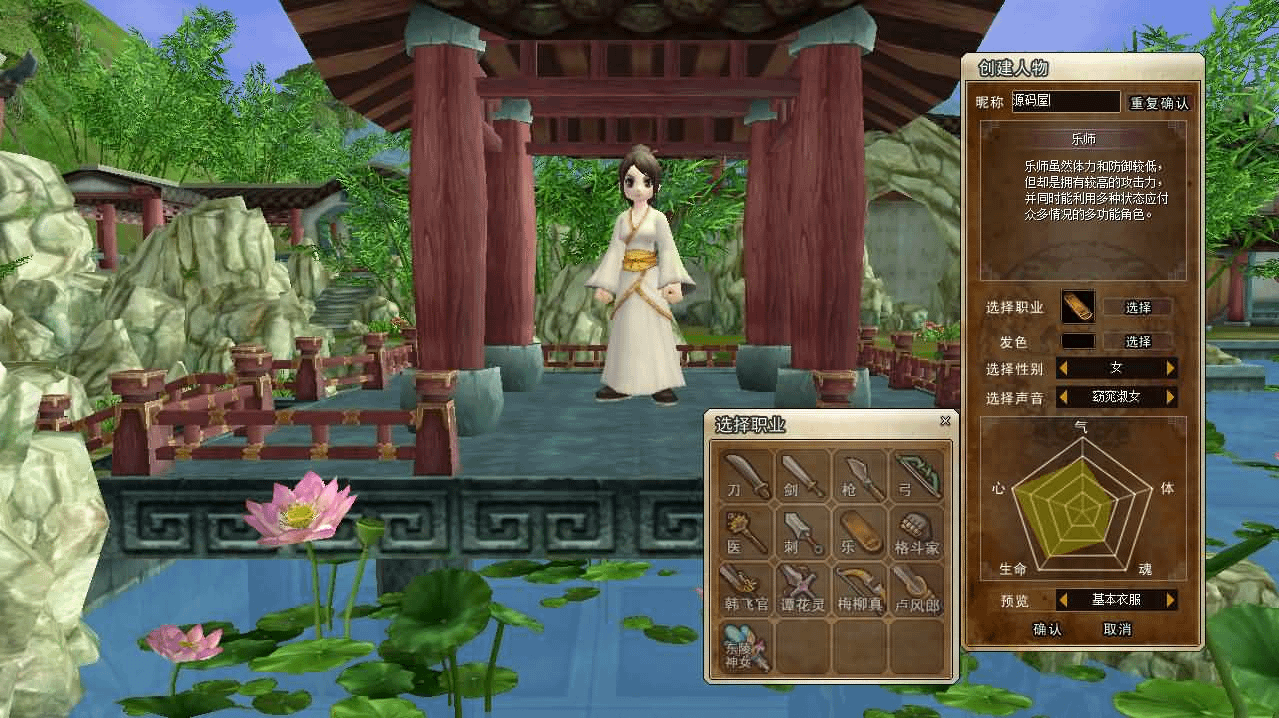Select the 刺 assassin class icon
Viewport: 1279px width, 718px height.
pos(803,531)
